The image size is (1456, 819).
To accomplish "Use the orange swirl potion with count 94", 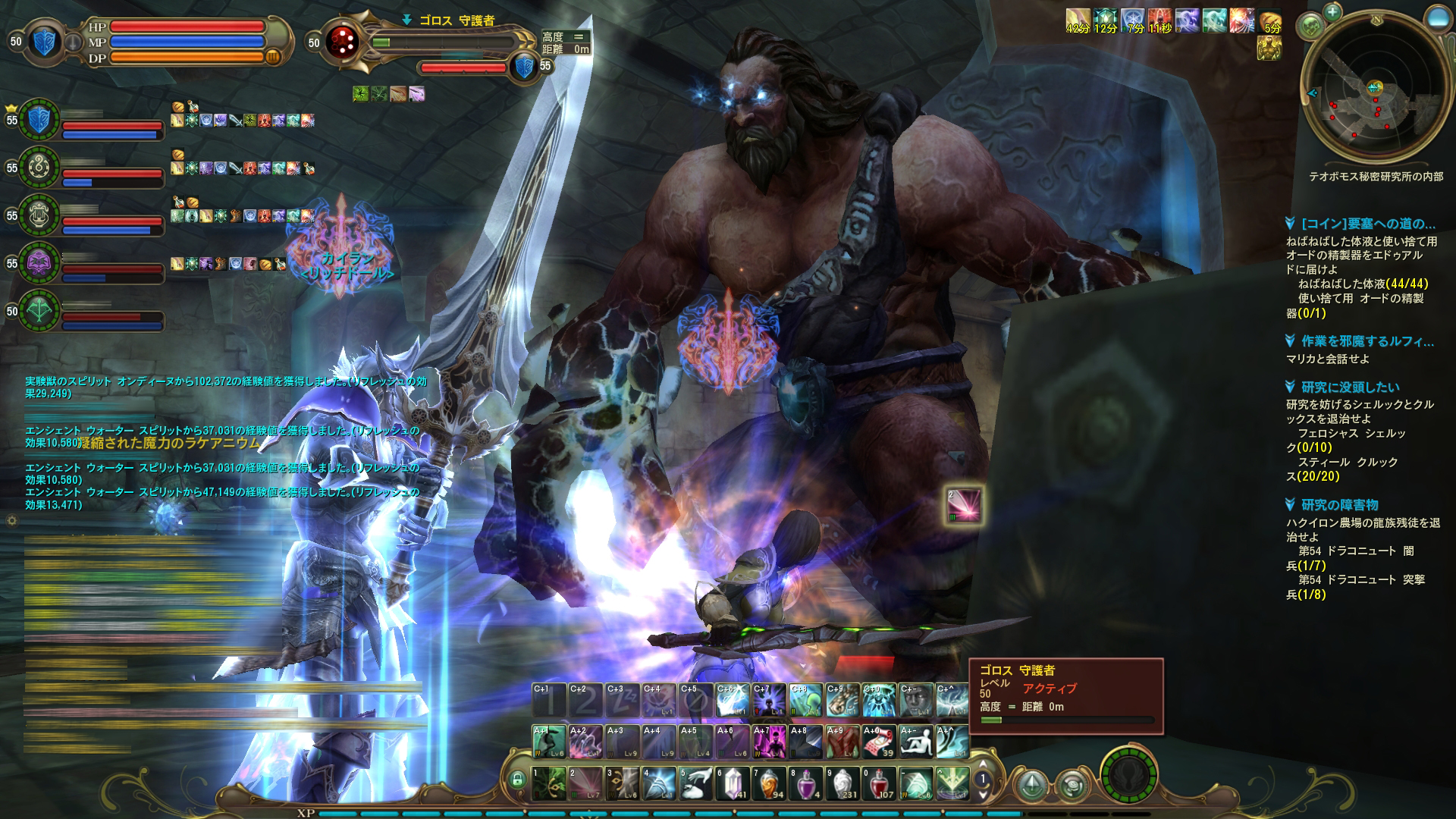I will (769, 783).
